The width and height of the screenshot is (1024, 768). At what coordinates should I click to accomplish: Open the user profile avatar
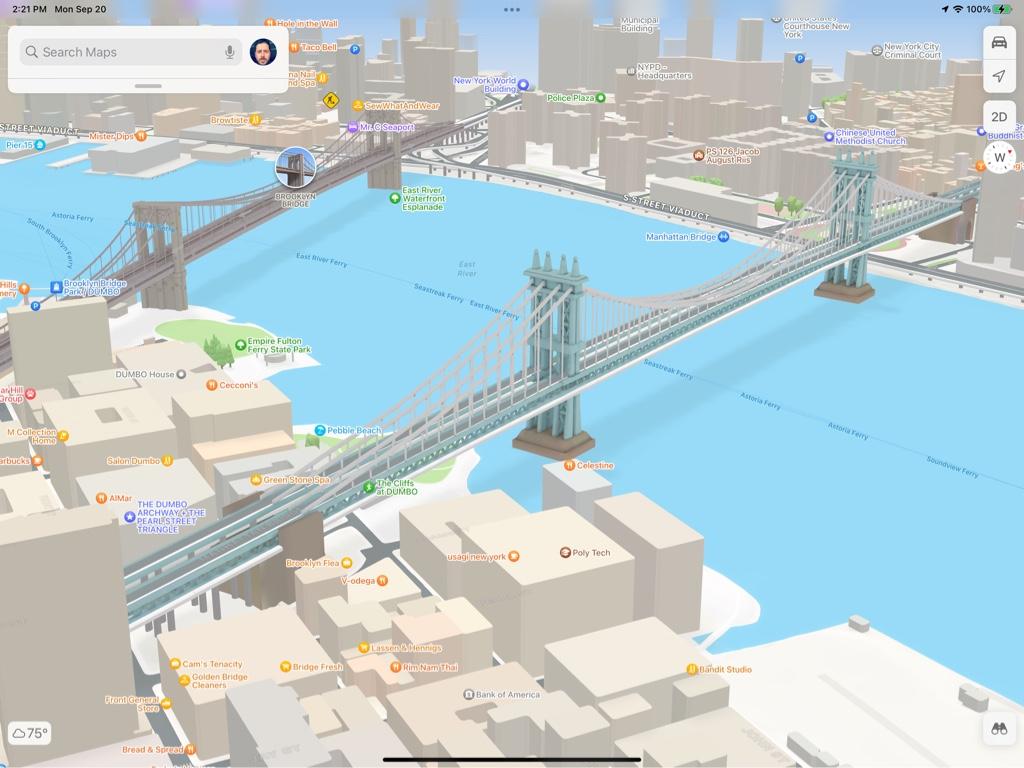click(263, 52)
